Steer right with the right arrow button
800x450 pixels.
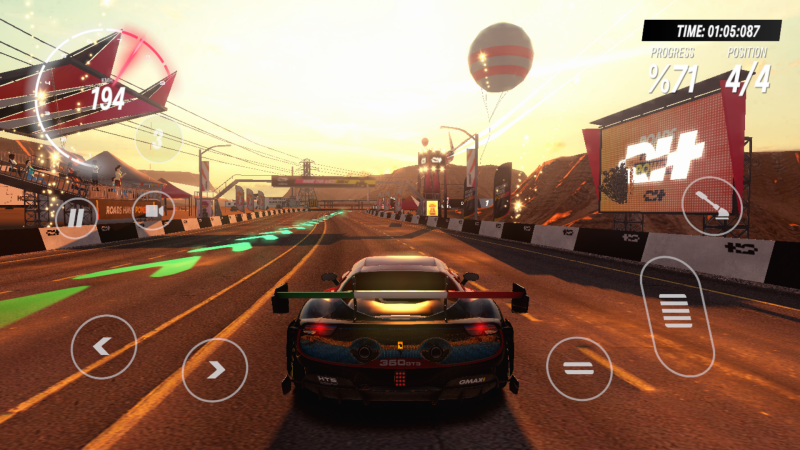(x=215, y=370)
